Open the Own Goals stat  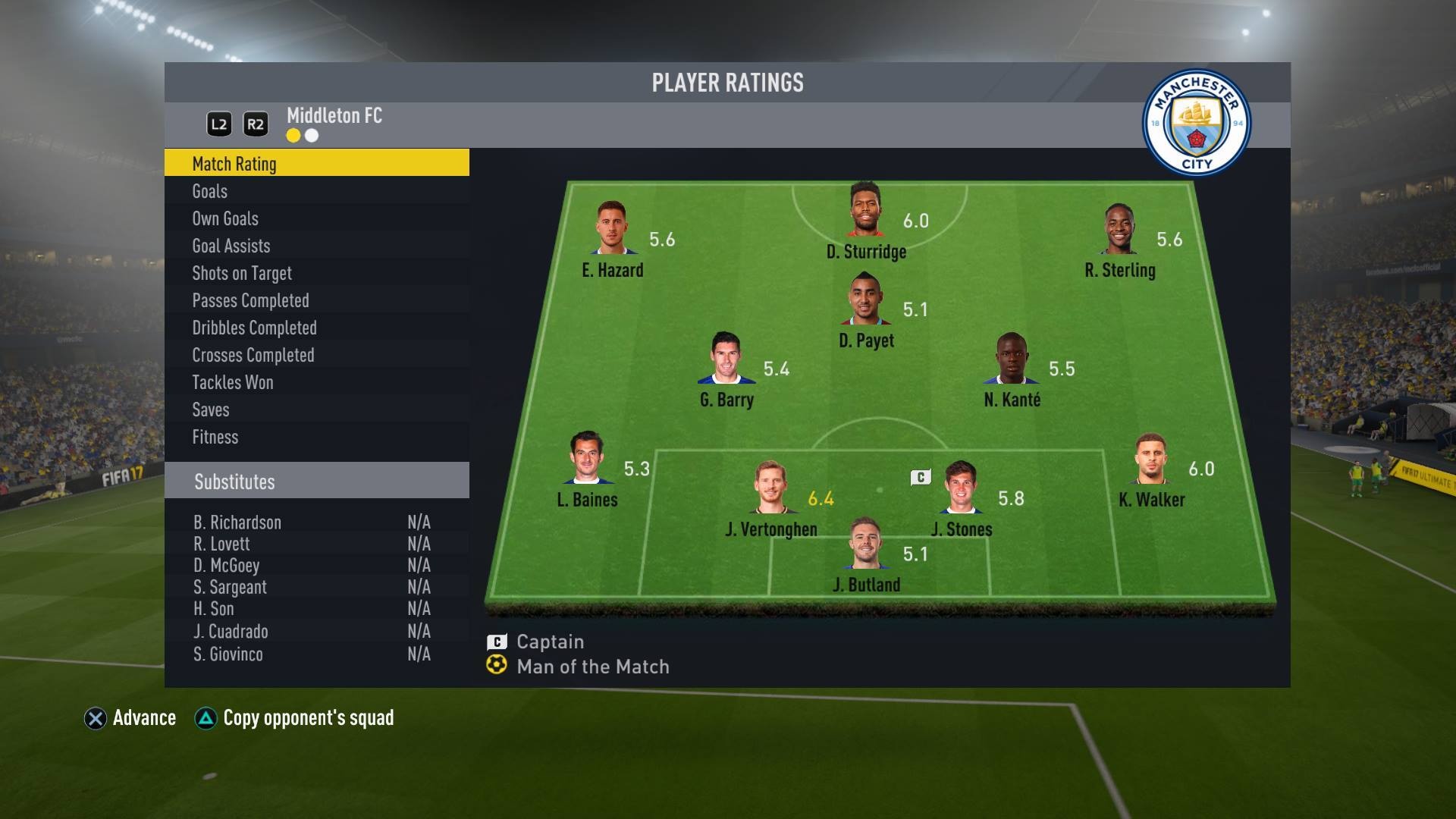pyautogui.click(x=316, y=218)
